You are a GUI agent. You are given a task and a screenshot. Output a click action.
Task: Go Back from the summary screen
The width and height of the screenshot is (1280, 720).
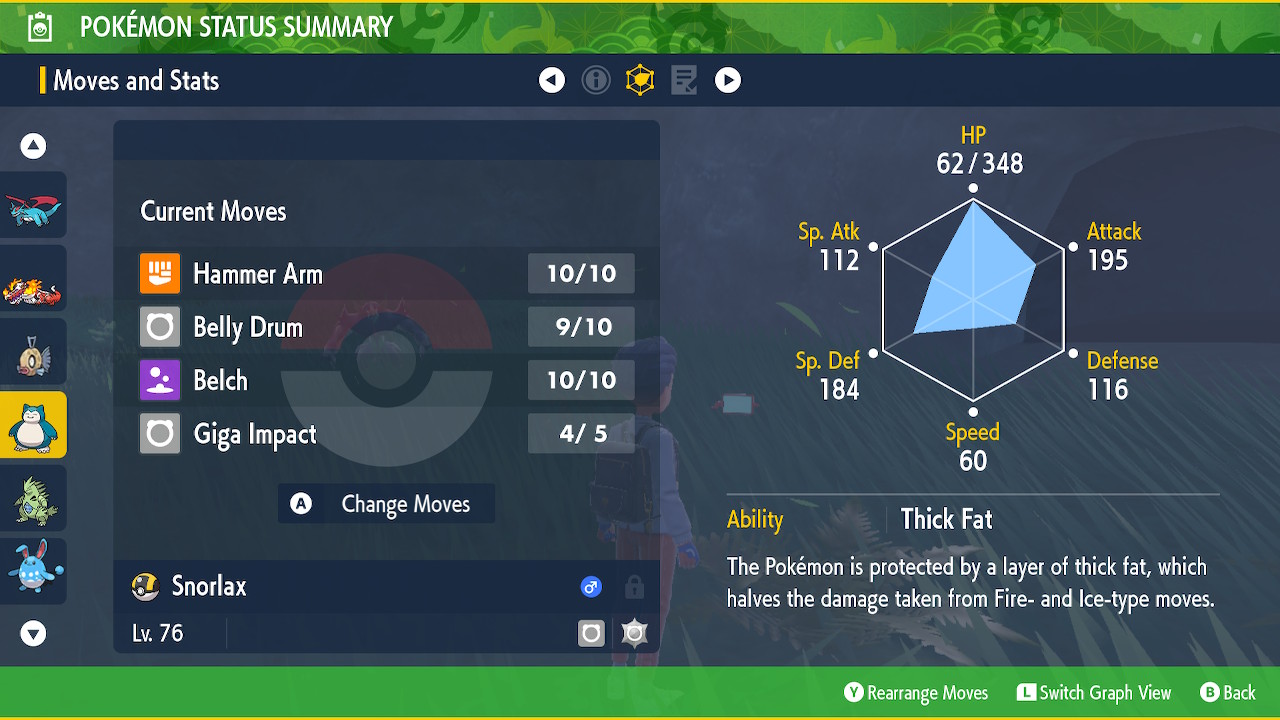[x=1227, y=693]
